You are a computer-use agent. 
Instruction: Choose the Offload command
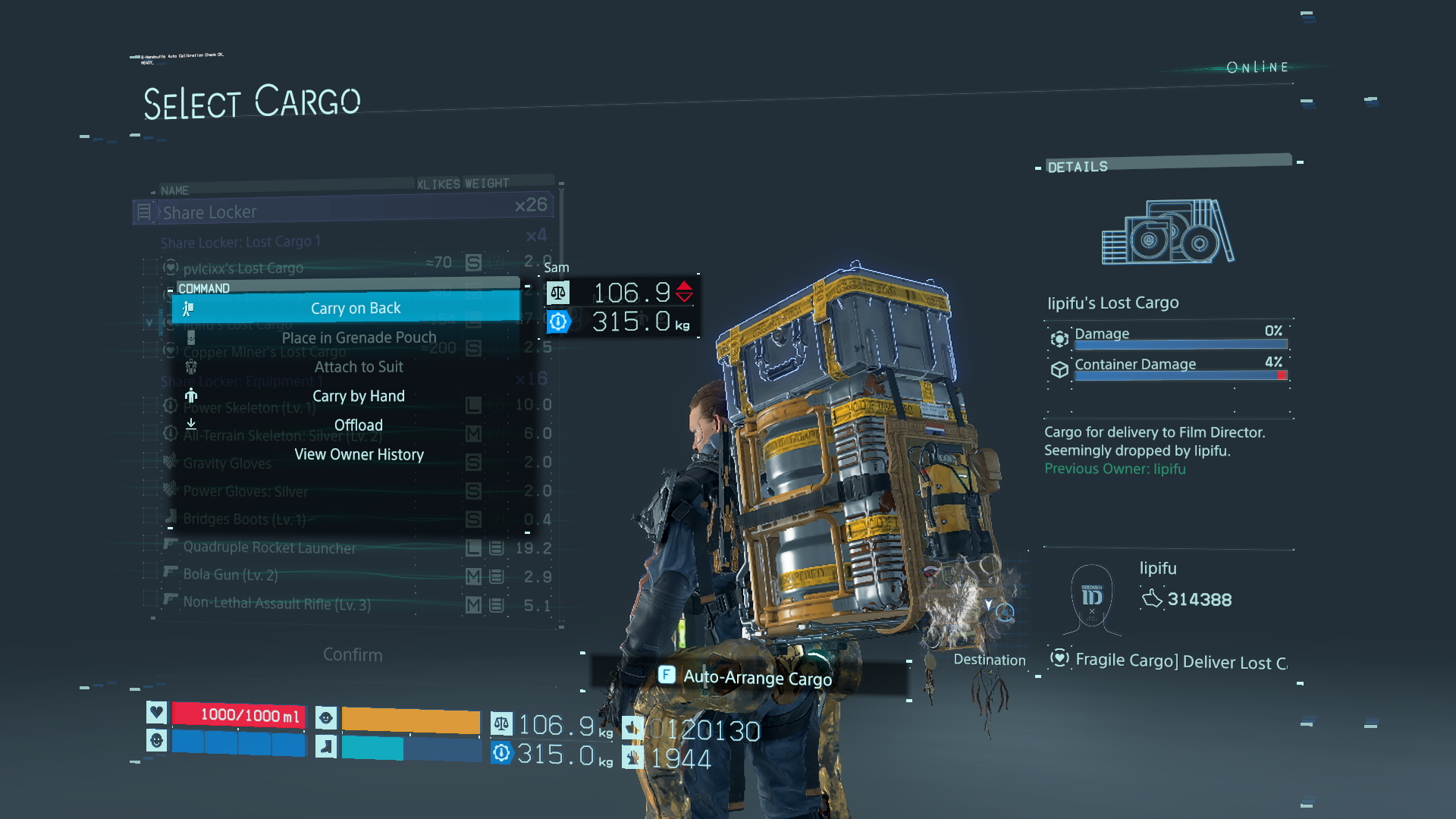[x=359, y=425]
